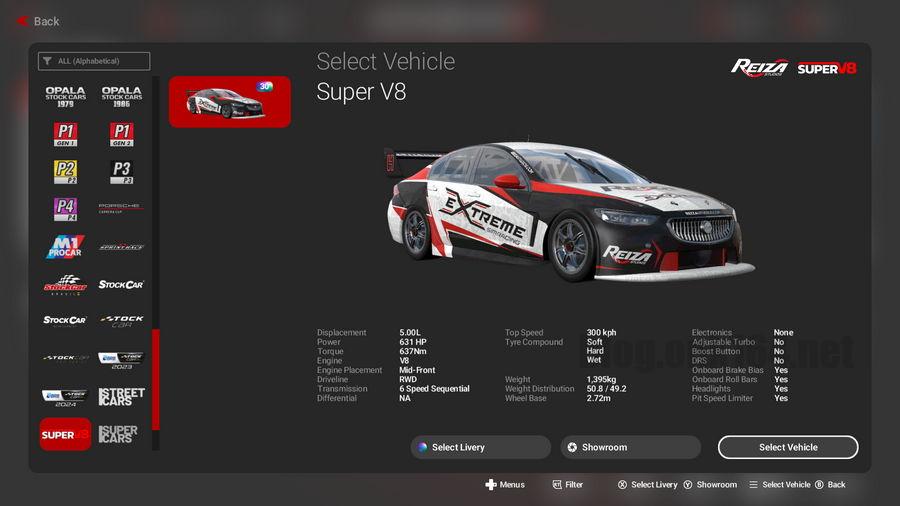Viewport: 900px width, 506px height.
Task: Click the red class list scrollbar
Action: pos(155,380)
